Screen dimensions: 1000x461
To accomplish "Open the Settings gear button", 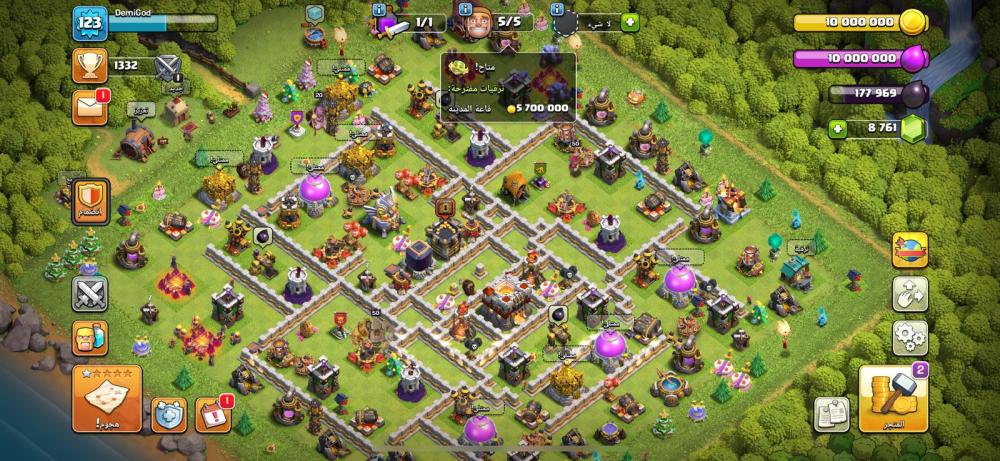I will click(910, 335).
